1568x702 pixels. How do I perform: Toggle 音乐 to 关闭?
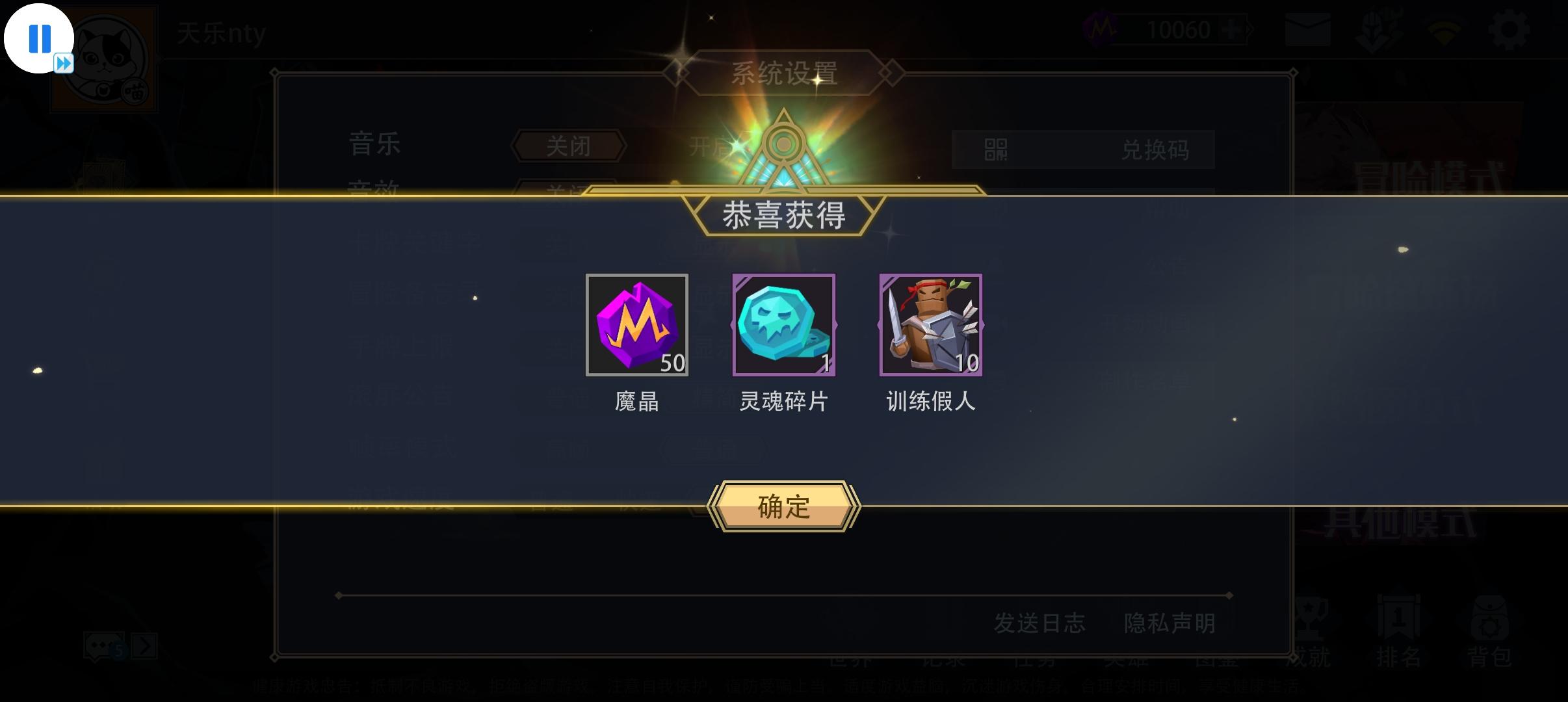tap(568, 144)
